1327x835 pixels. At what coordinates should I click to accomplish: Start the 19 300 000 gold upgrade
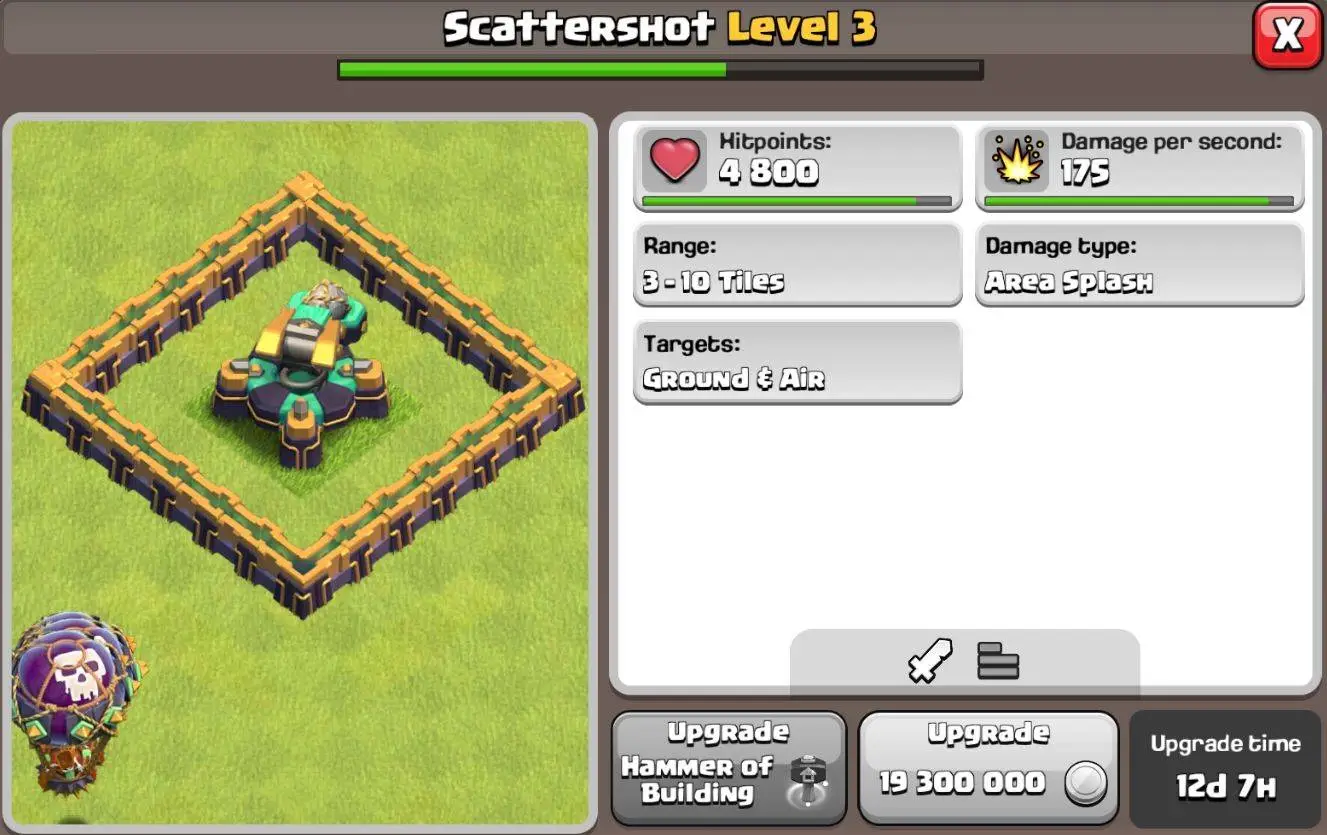(988, 767)
